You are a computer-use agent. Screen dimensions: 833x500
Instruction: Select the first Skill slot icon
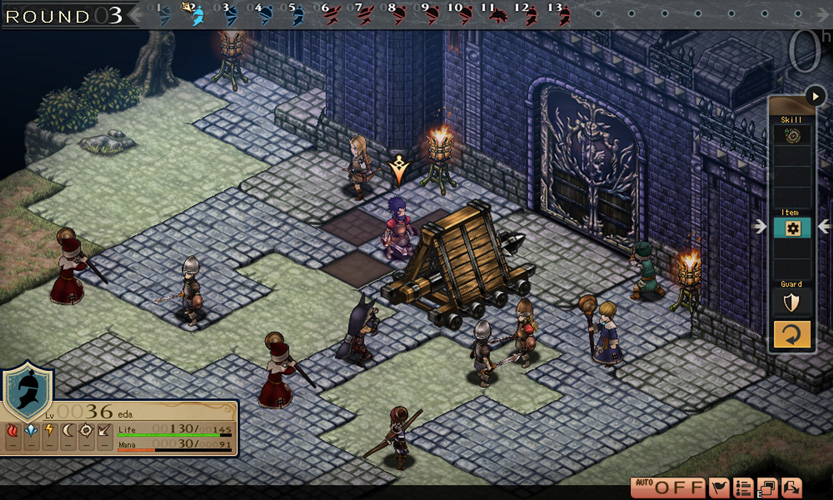pos(792,135)
